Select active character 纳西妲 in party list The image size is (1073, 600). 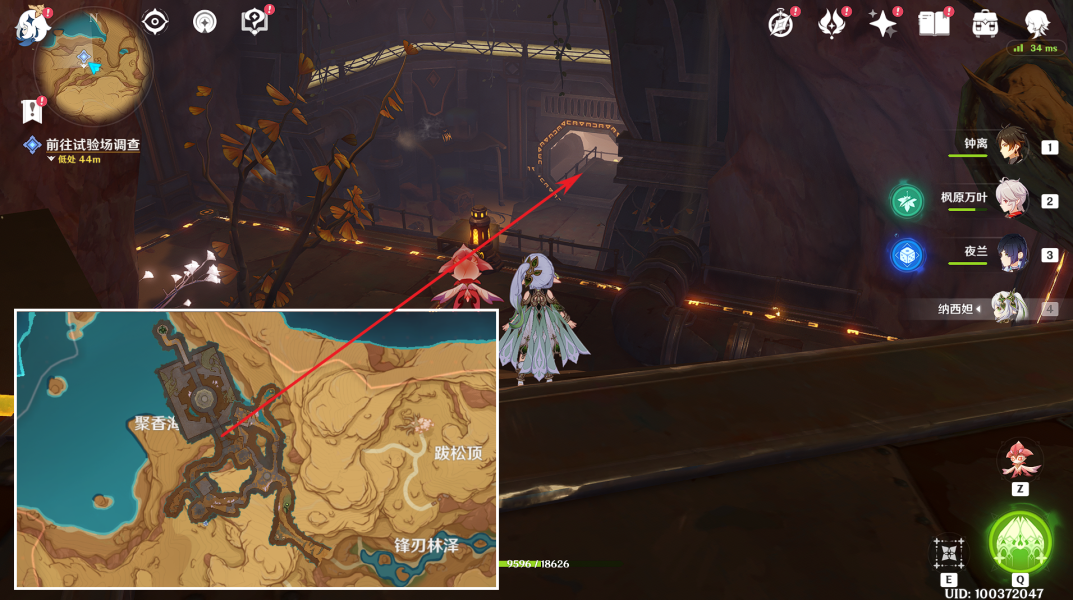(x=1008, y=309)
